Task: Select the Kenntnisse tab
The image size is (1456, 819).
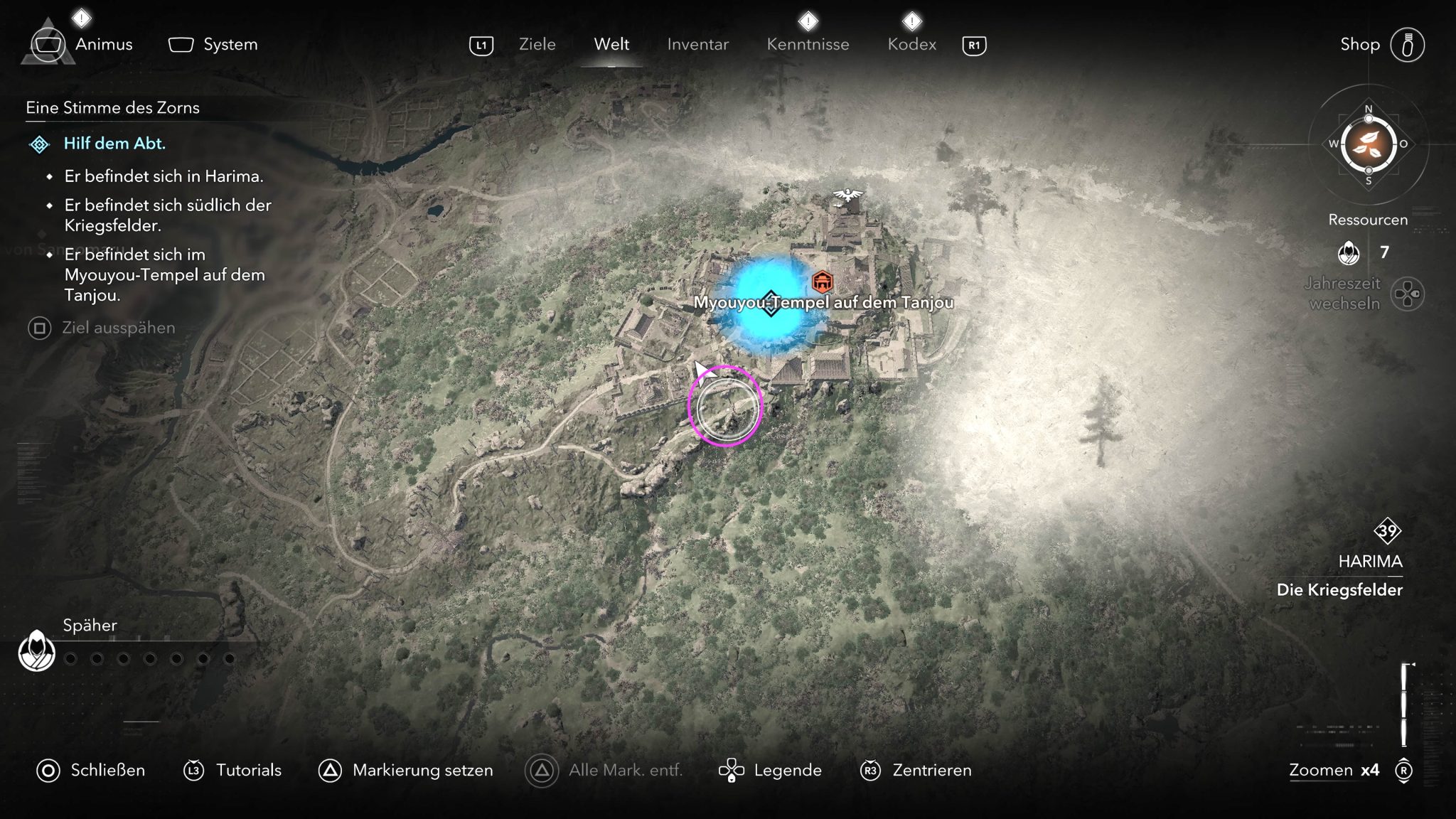Action: point(808,44)
